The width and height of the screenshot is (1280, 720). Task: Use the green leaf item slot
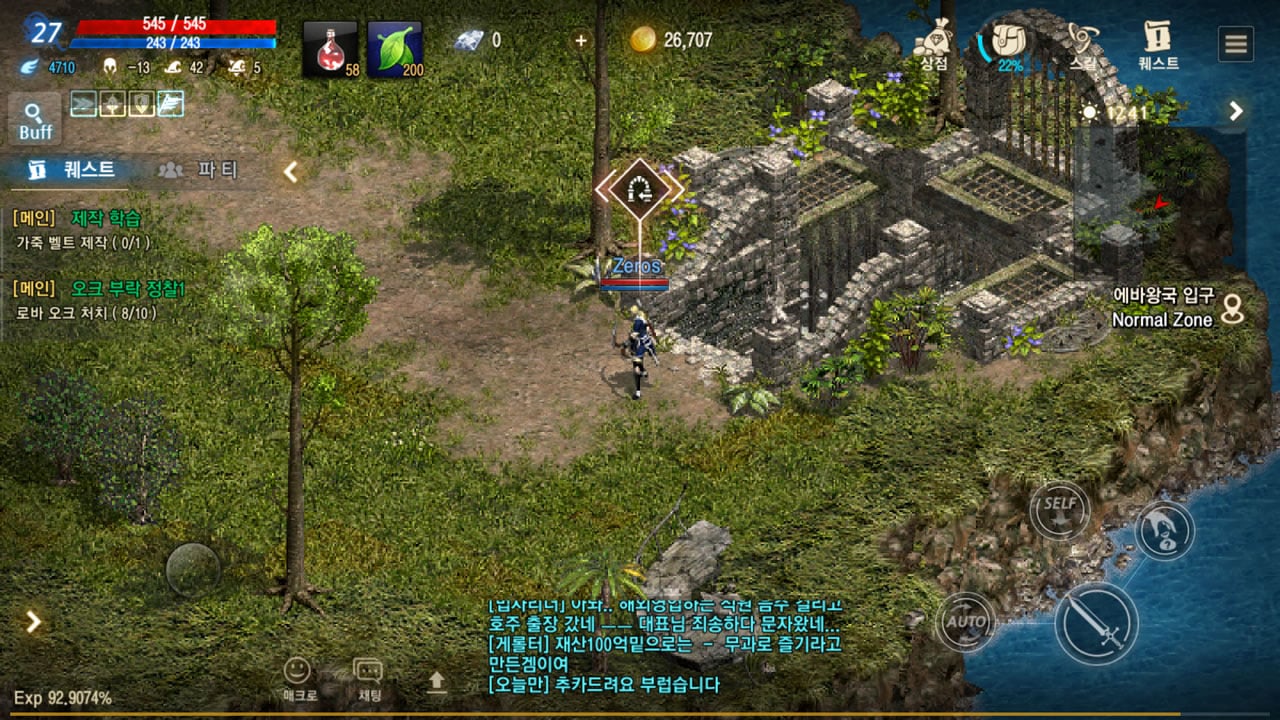coord(394,49)
